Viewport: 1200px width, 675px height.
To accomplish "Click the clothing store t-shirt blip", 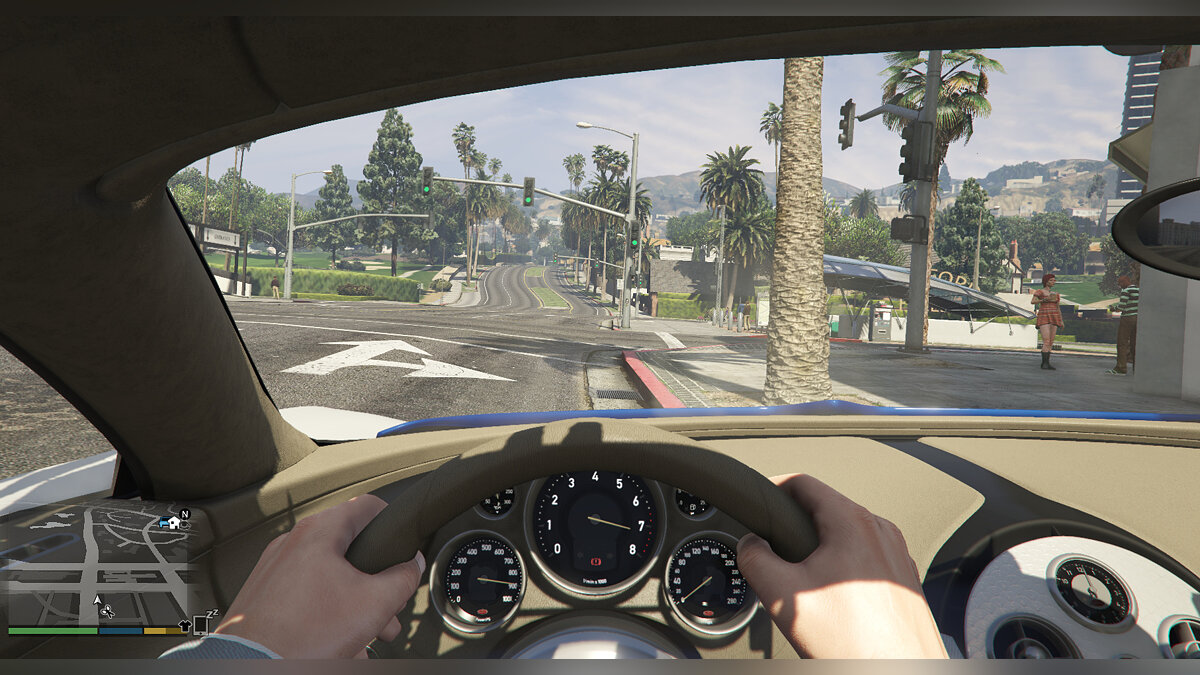I will pos(184,626).
